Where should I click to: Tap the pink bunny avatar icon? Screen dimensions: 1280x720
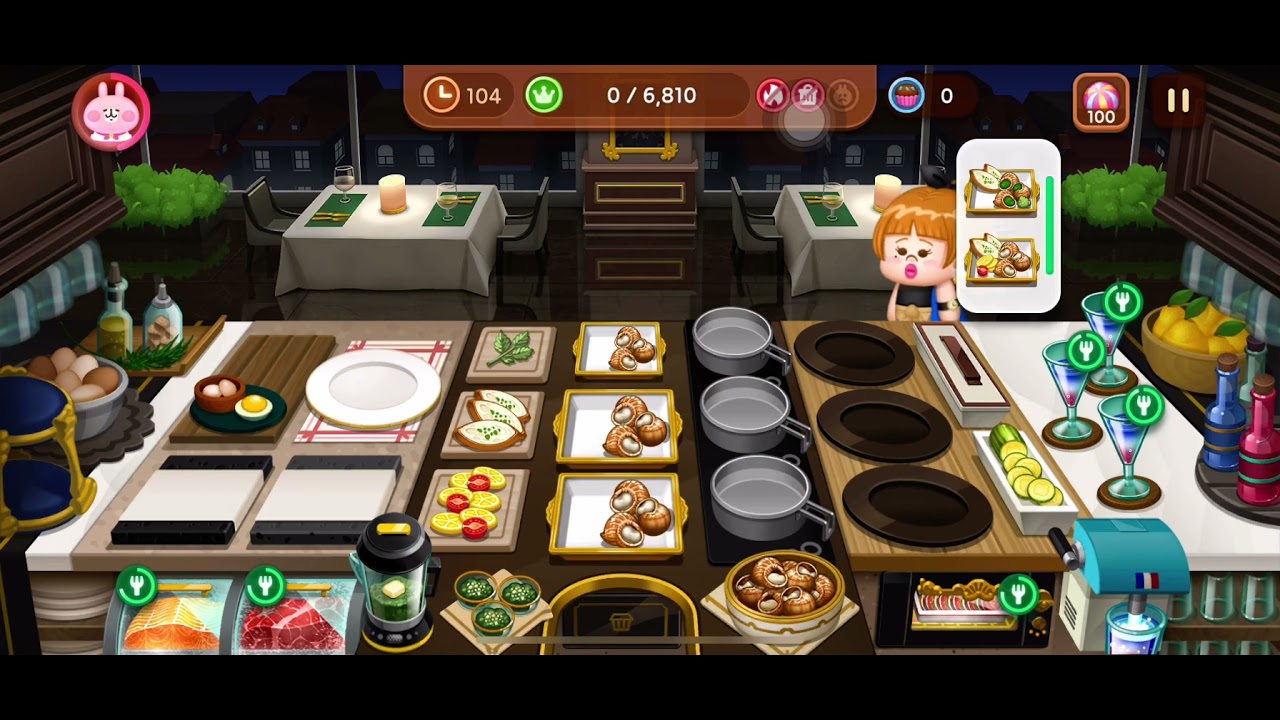[111, 112]
